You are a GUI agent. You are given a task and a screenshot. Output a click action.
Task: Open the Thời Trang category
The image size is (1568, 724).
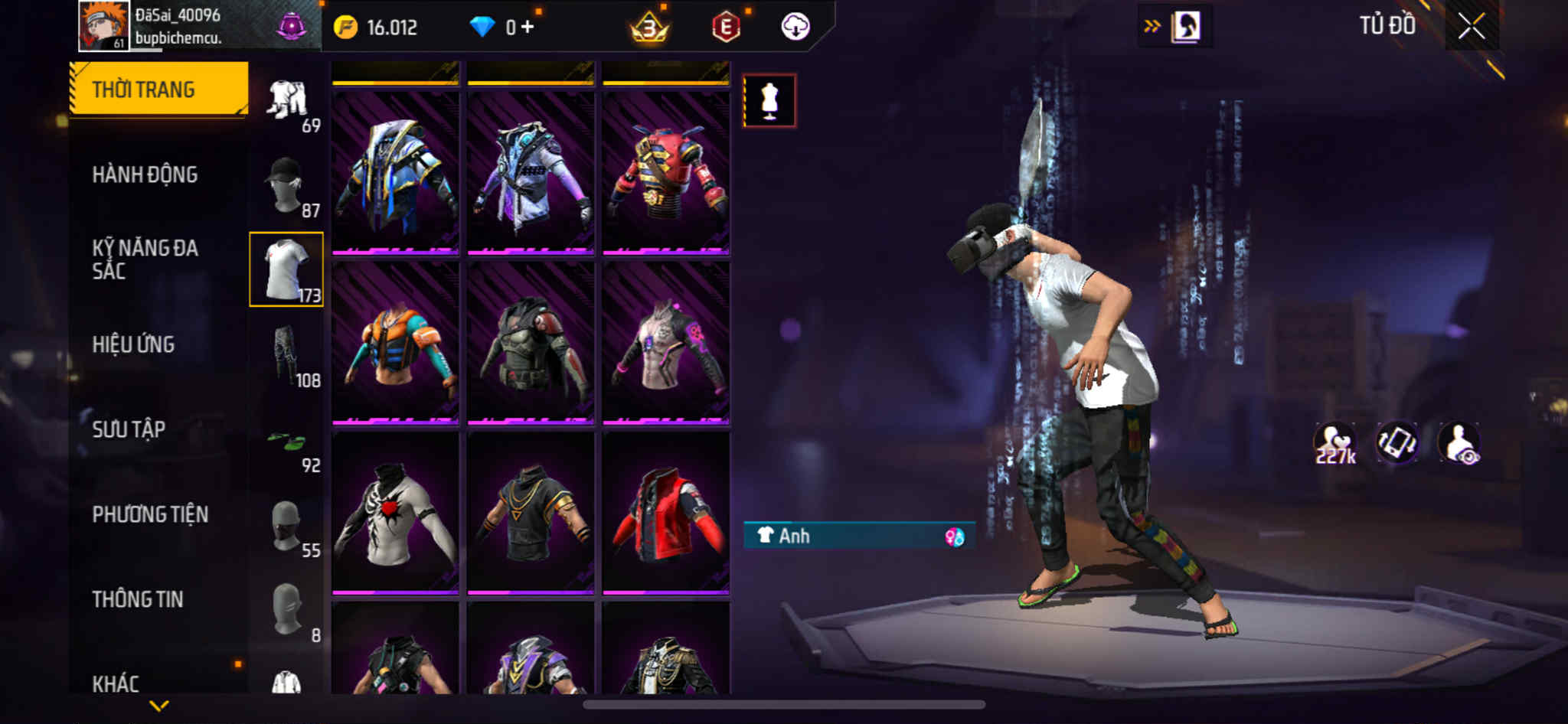[x=158, y=90]
